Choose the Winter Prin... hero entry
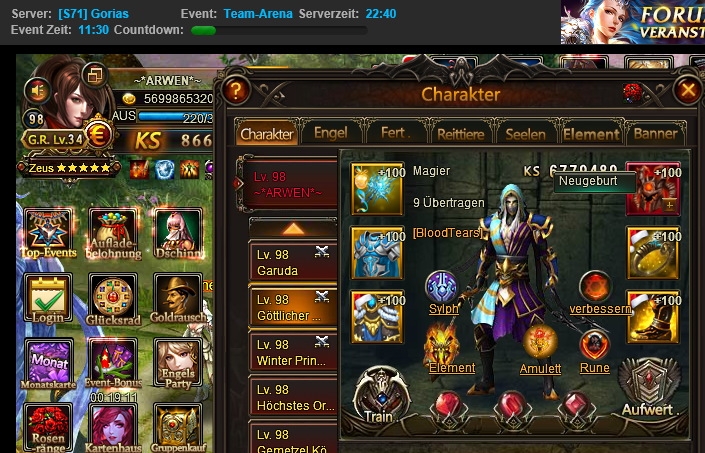This screenshot has height=453, width=705. pos(292,352)
